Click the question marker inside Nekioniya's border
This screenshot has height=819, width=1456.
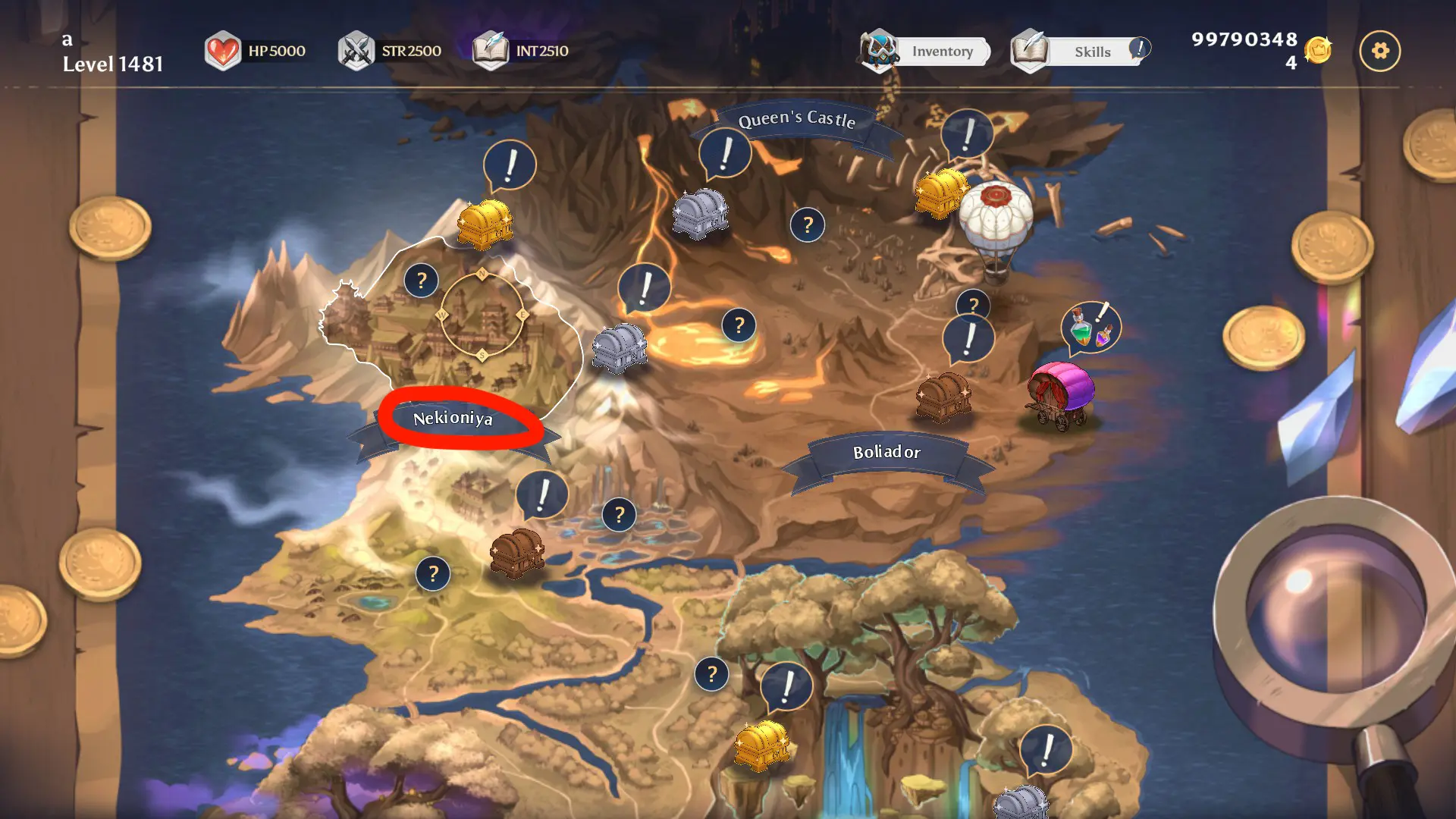click(x=422, y=281)
